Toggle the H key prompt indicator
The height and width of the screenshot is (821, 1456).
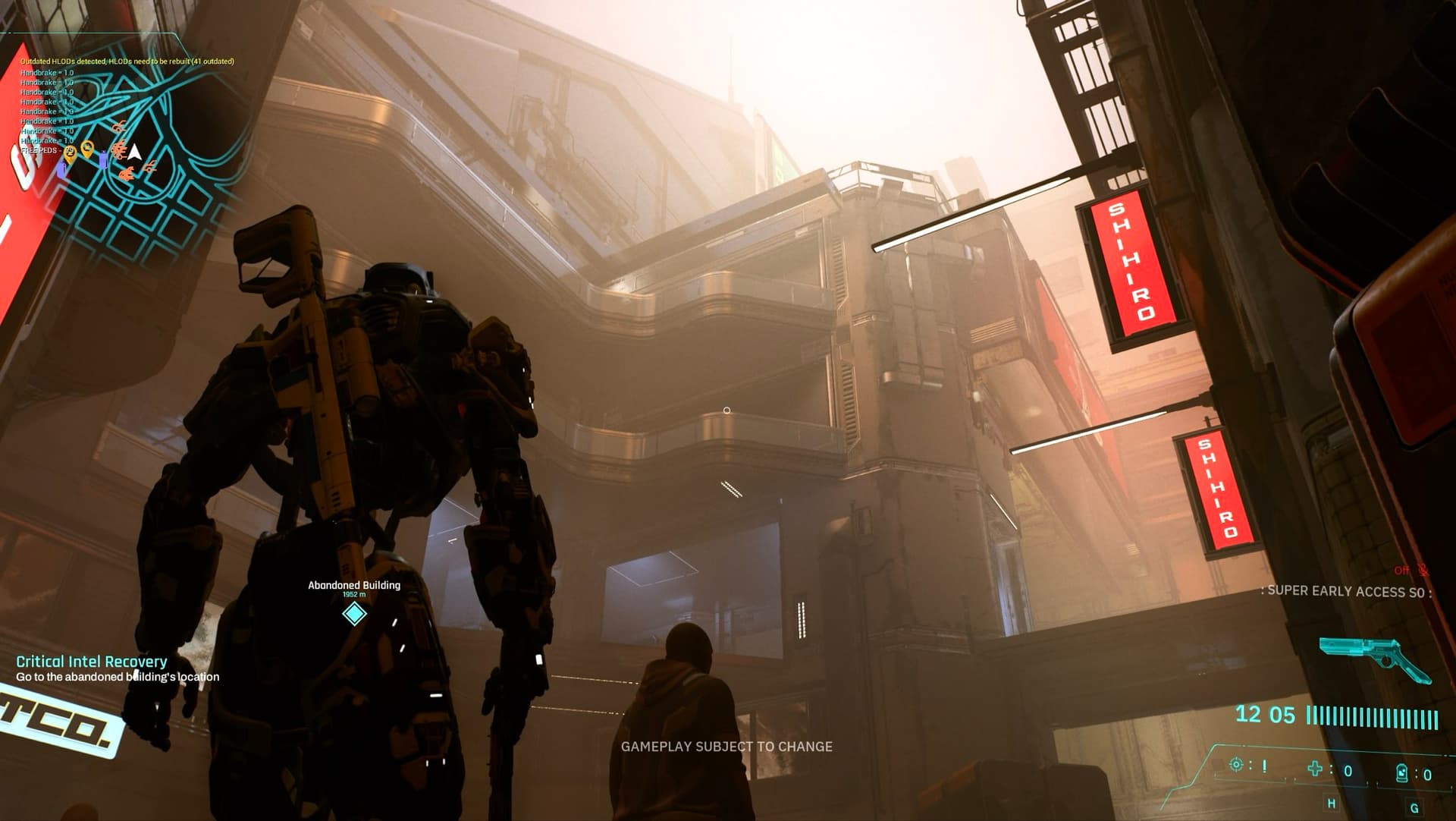[1332, 804]
